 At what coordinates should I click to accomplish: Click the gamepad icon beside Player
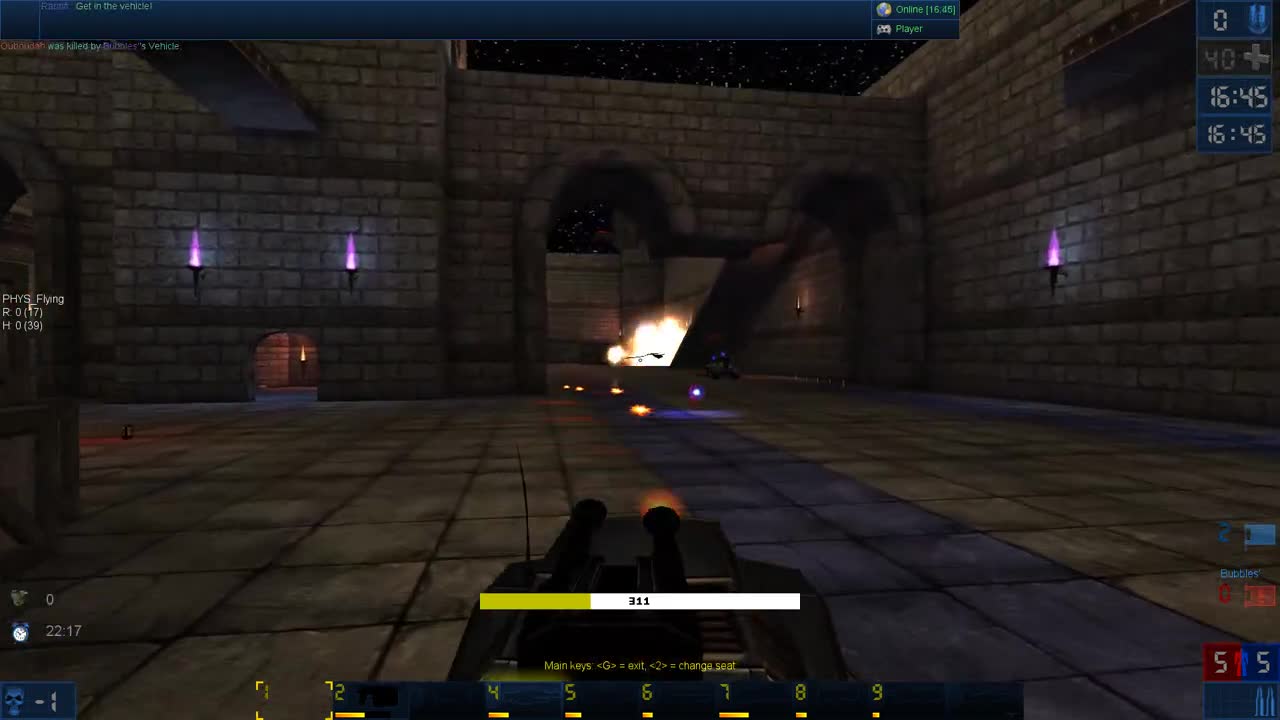pyautogui.click(x=884, y=28)
